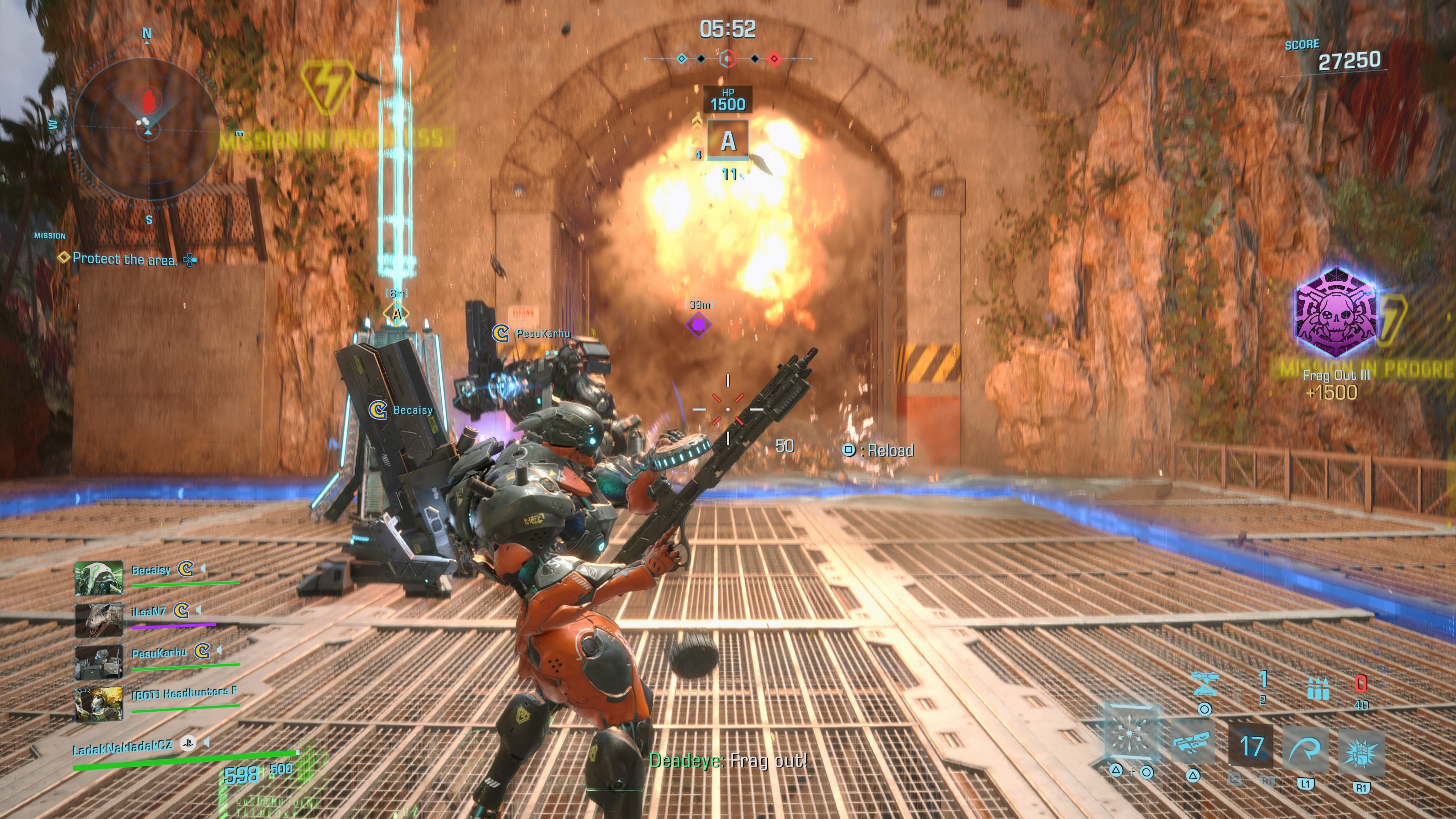Click the purple enemy marker at 39m
This screenshot has height=819, width=1456.
698,325
